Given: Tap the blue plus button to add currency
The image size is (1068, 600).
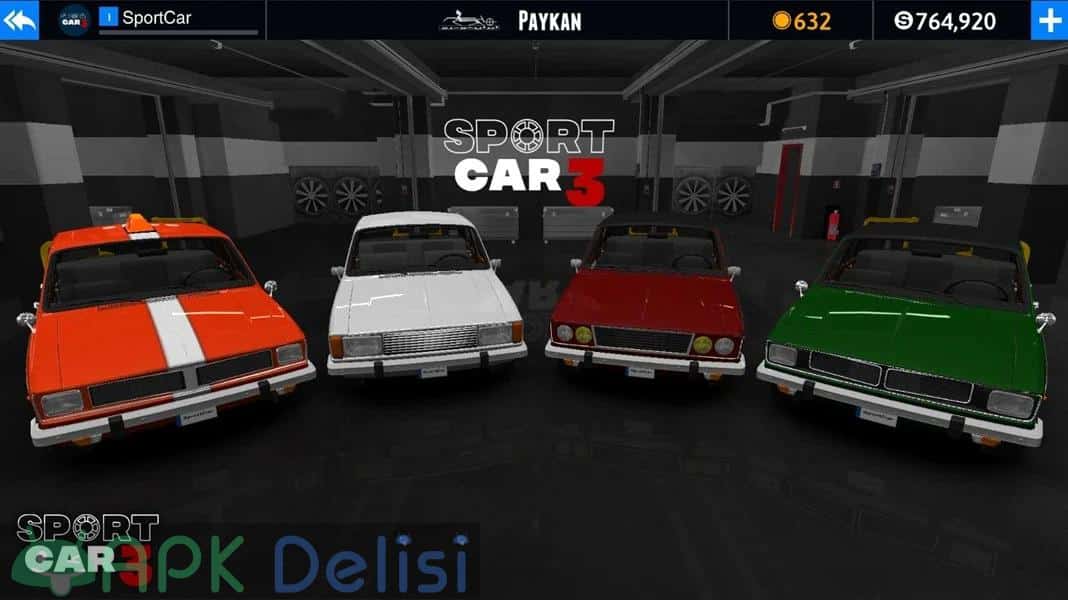Looking at the screenshot, I should tap(1049, 20).
